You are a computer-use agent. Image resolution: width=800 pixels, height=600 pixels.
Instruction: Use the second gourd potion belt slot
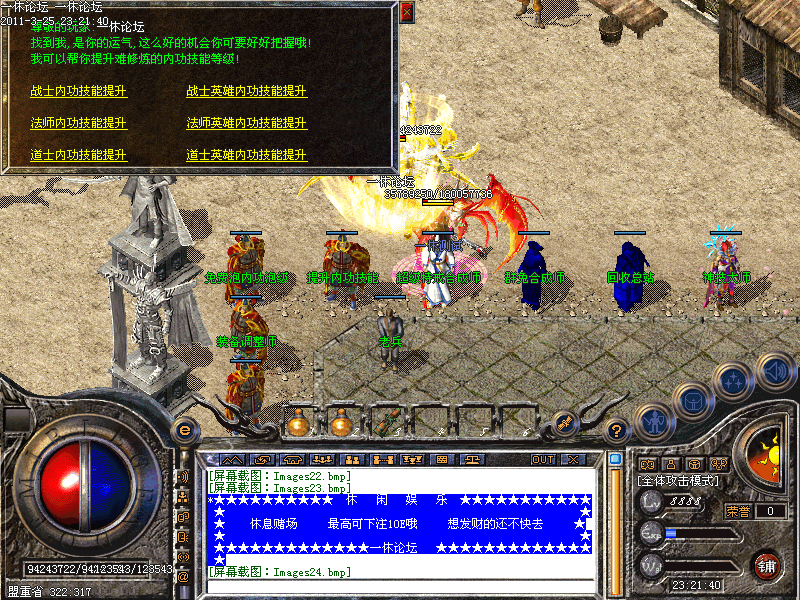tap(341, 423)
